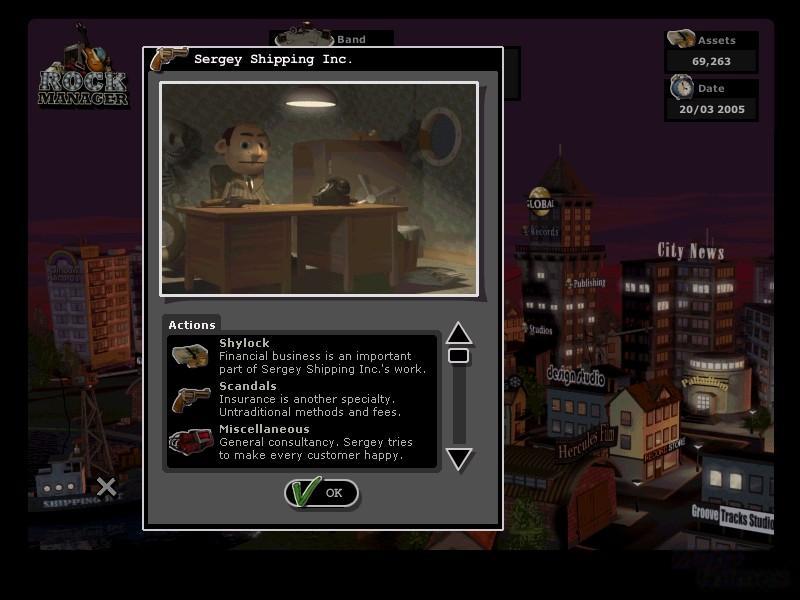The image size is (800, 600).
Task: Click the scroll up arrow in Actions
Action: [458, 333]
